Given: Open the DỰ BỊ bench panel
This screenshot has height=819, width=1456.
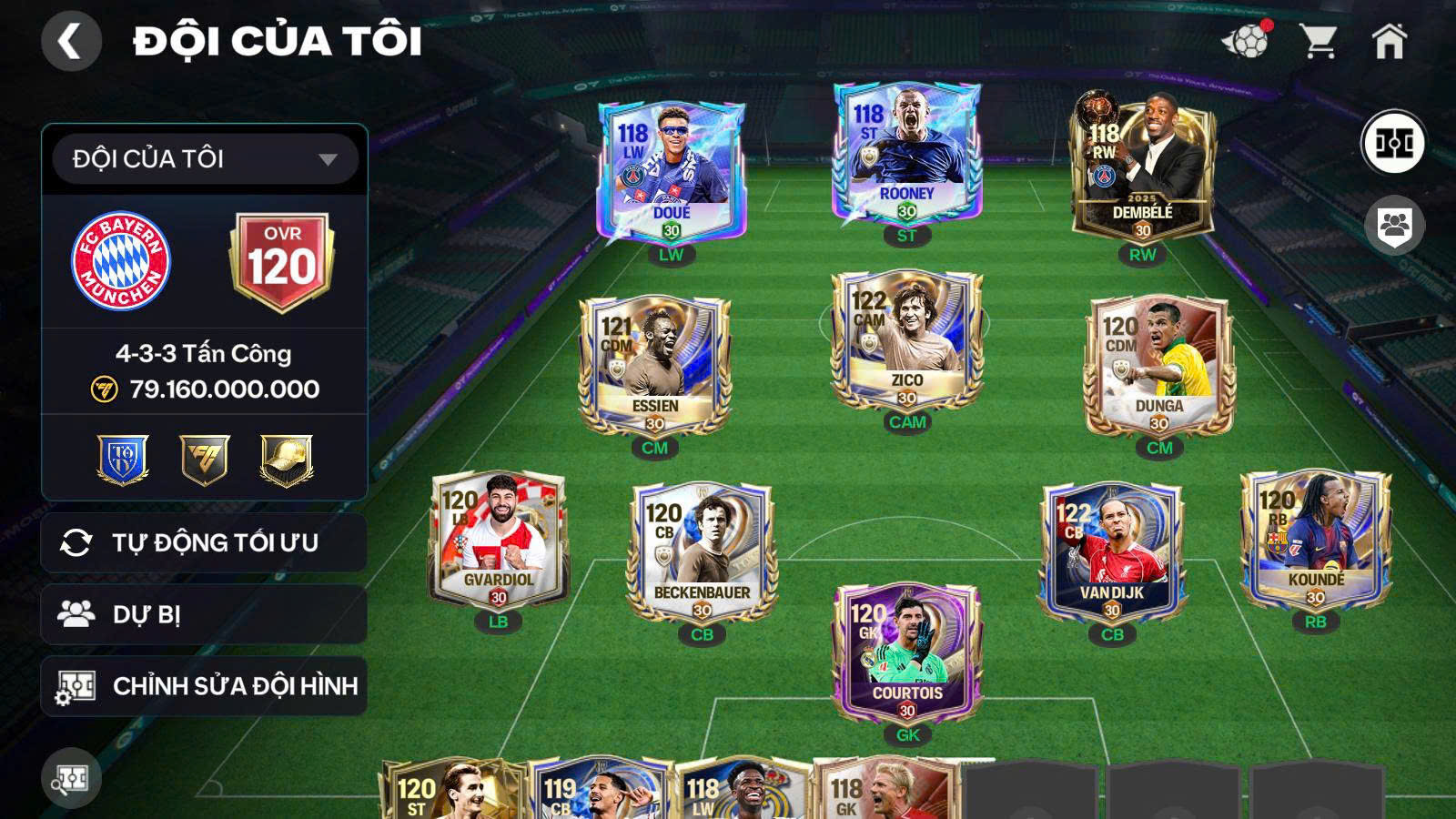Looking at the screenshot, I should [x=202, y=612].
